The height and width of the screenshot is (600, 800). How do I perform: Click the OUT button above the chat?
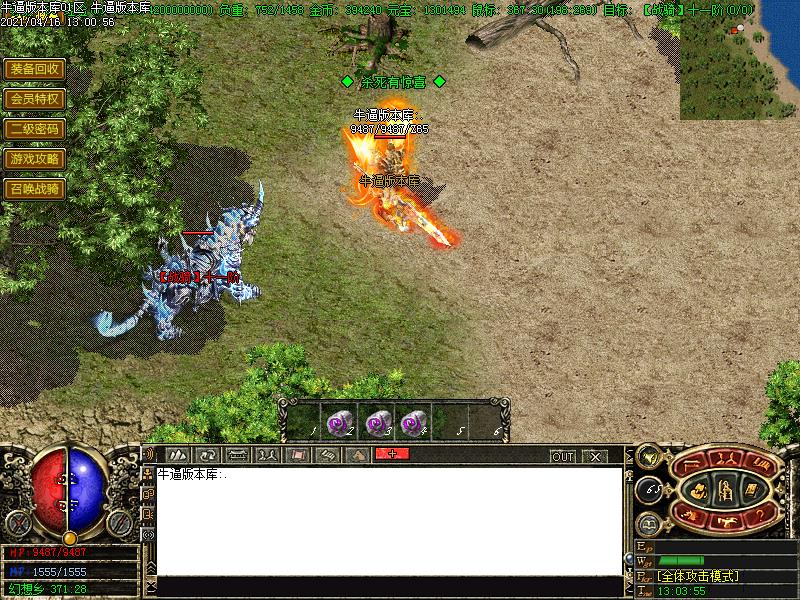tap(563, 456)
